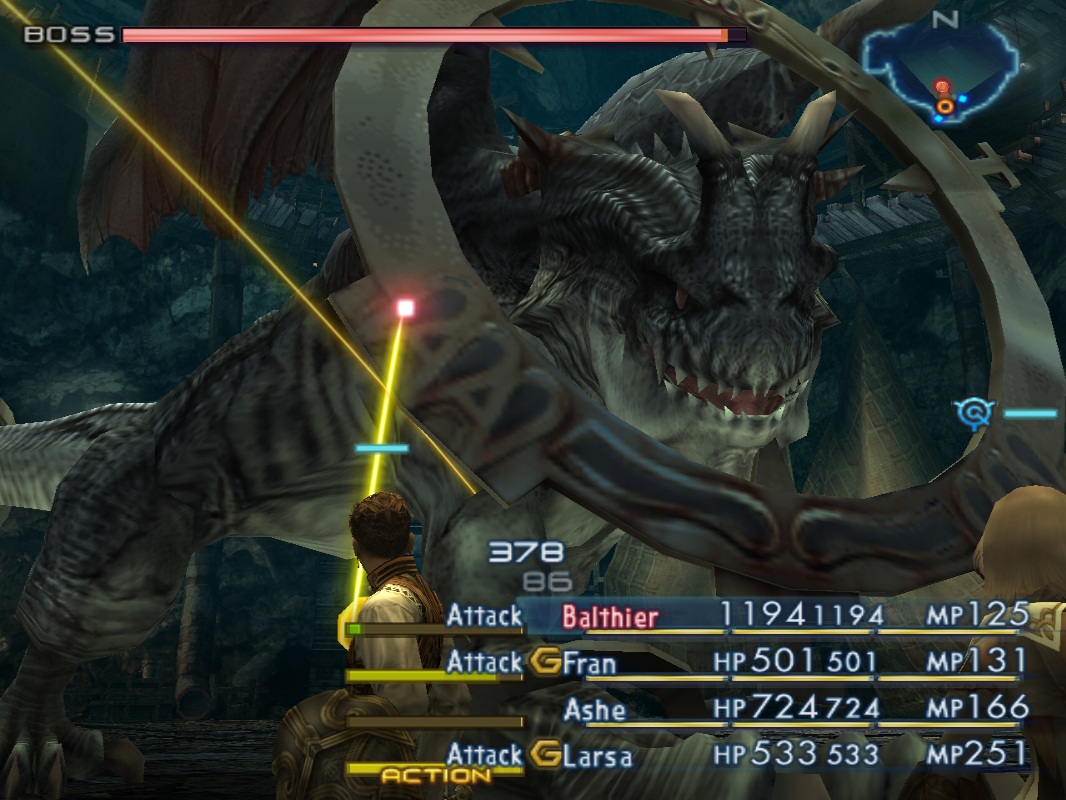Select Larsa's name in the party list
Viewport: 1066px width, 800px height.
(597, 755)
